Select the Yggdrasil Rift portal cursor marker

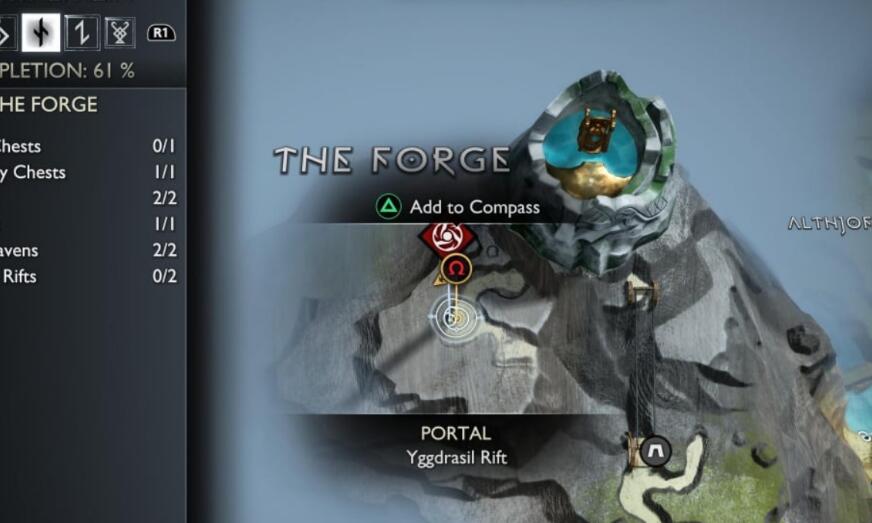455,319
